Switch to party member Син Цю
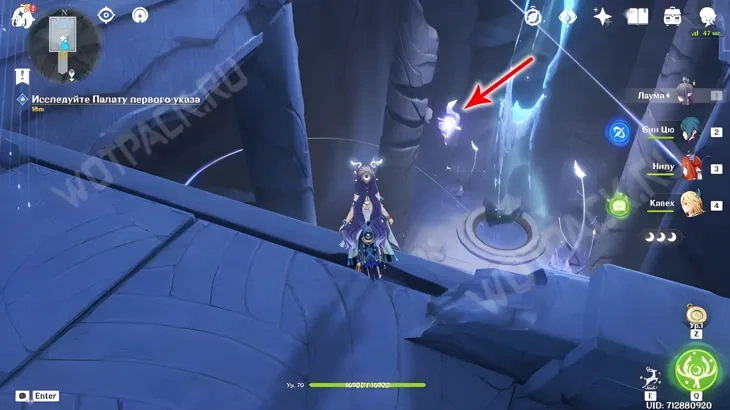730x410 pixels. coord(688,132)
